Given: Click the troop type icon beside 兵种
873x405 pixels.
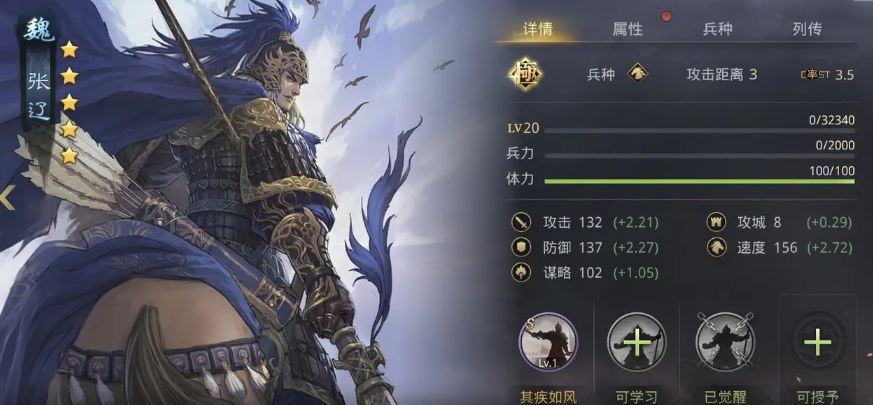Looking at the screenshot, I should click(x=635, y=74).
